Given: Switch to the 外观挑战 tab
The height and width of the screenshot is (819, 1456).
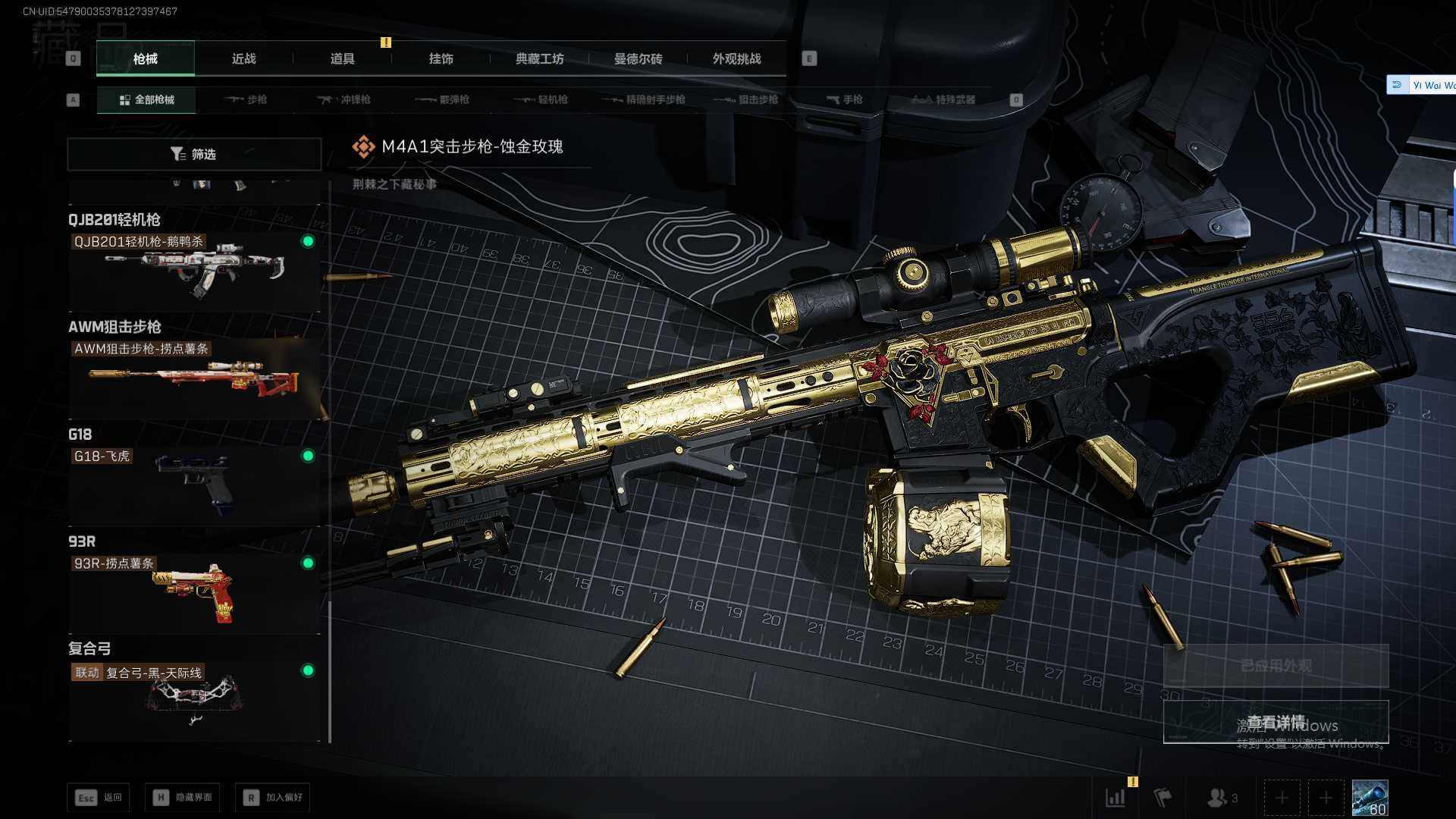Looking at the screenshot, I should [x=736, y=58].
